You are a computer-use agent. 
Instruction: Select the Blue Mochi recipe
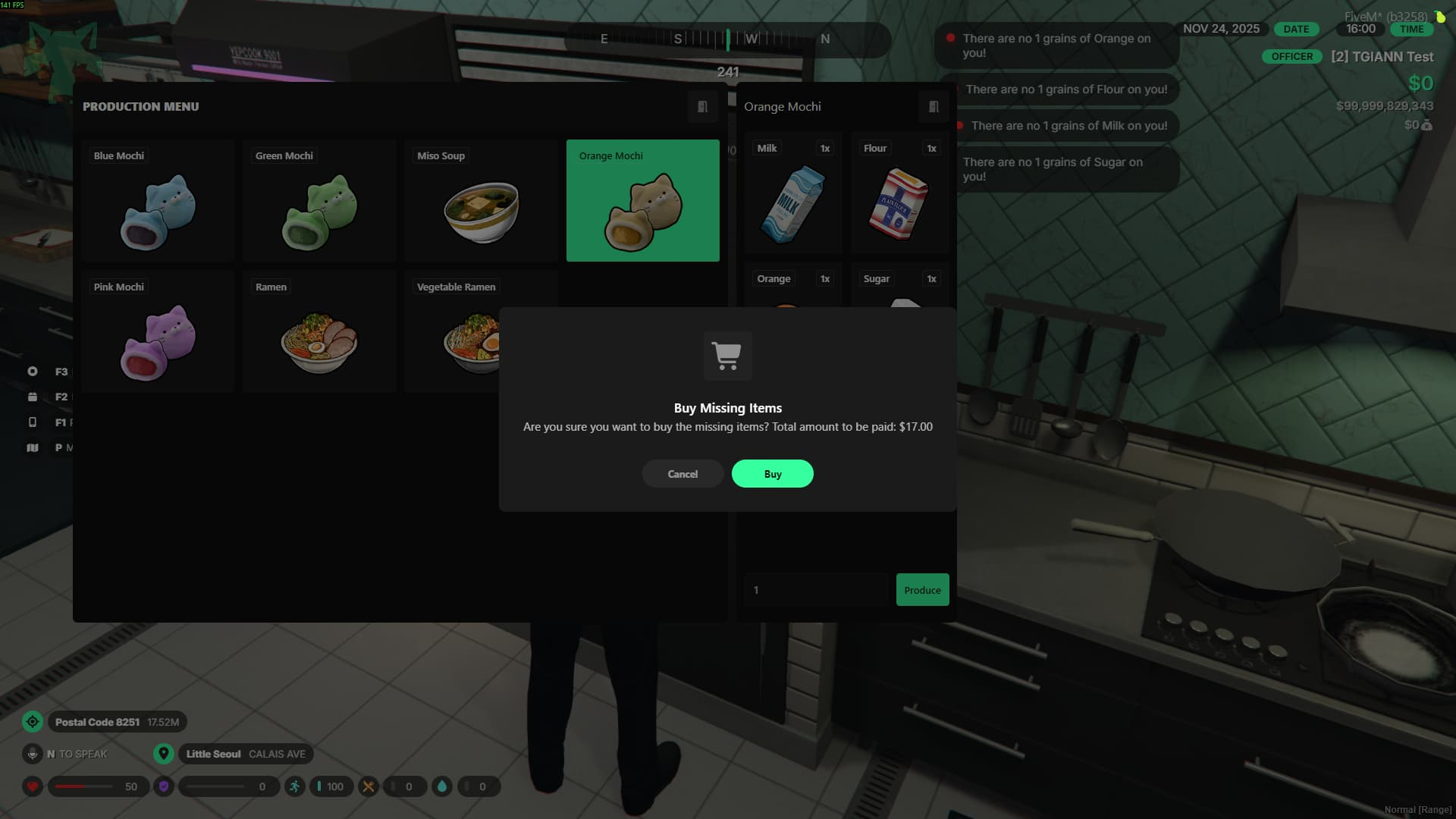[x=158, y=201]
